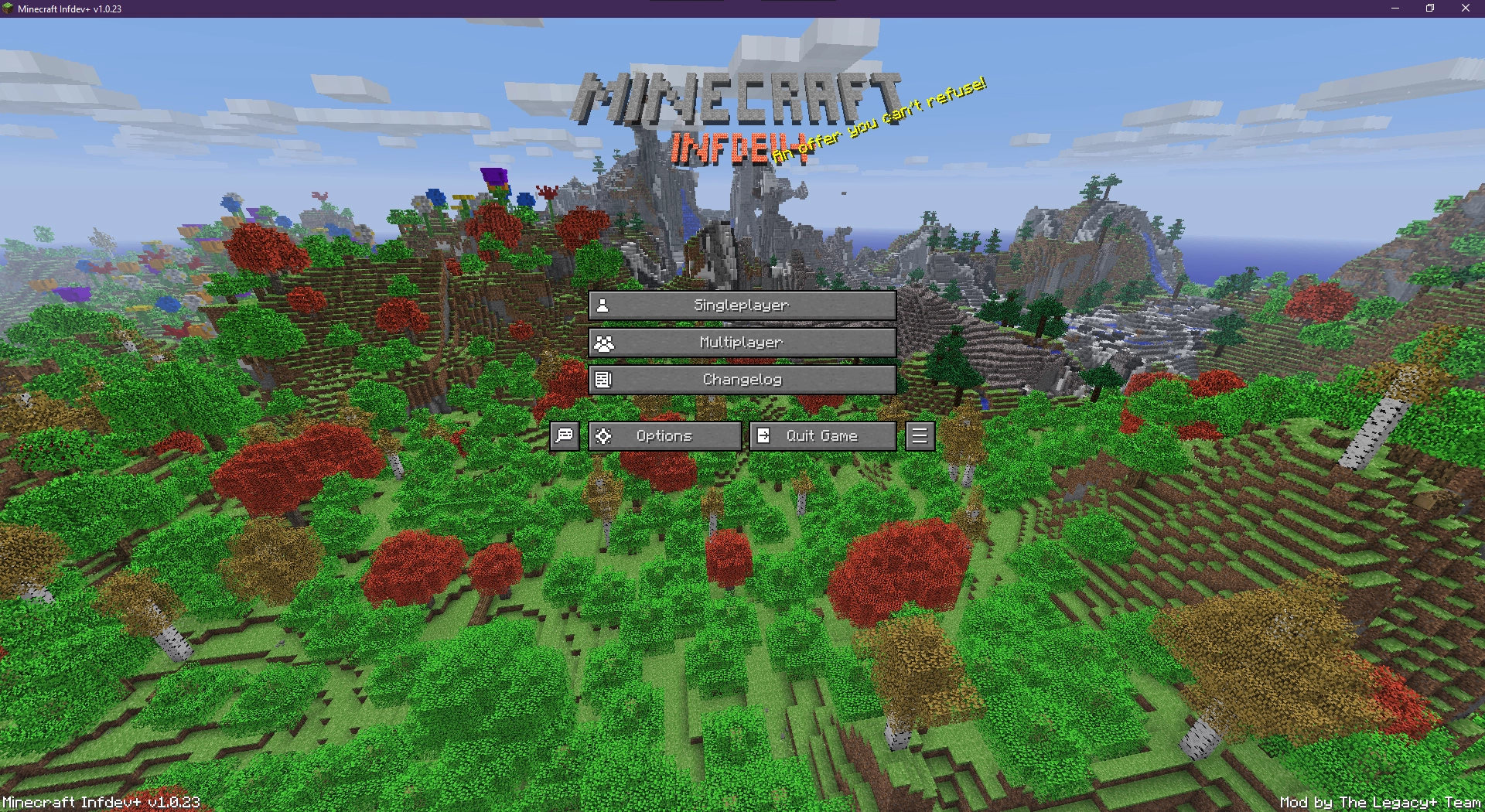Open the hamburger menu beside Quit Game
1485x812 pixels.
[x=919, y=435]
